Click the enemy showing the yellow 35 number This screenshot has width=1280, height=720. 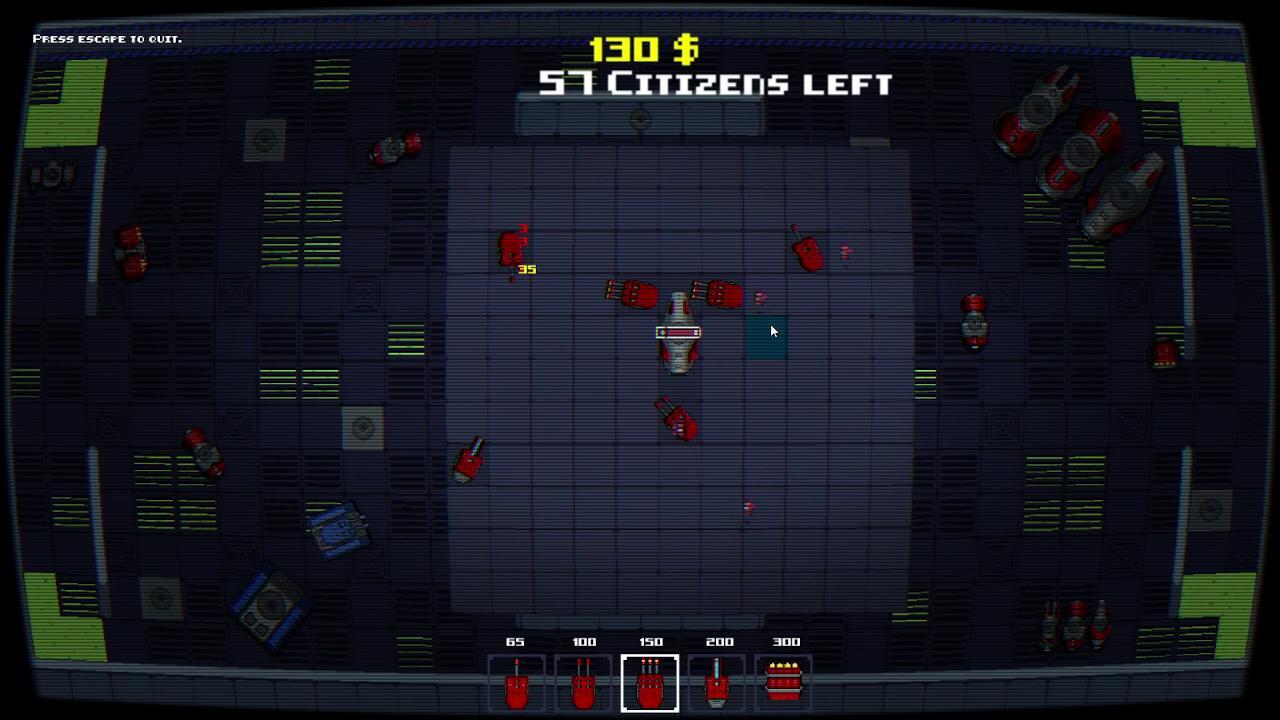(510, 248)
